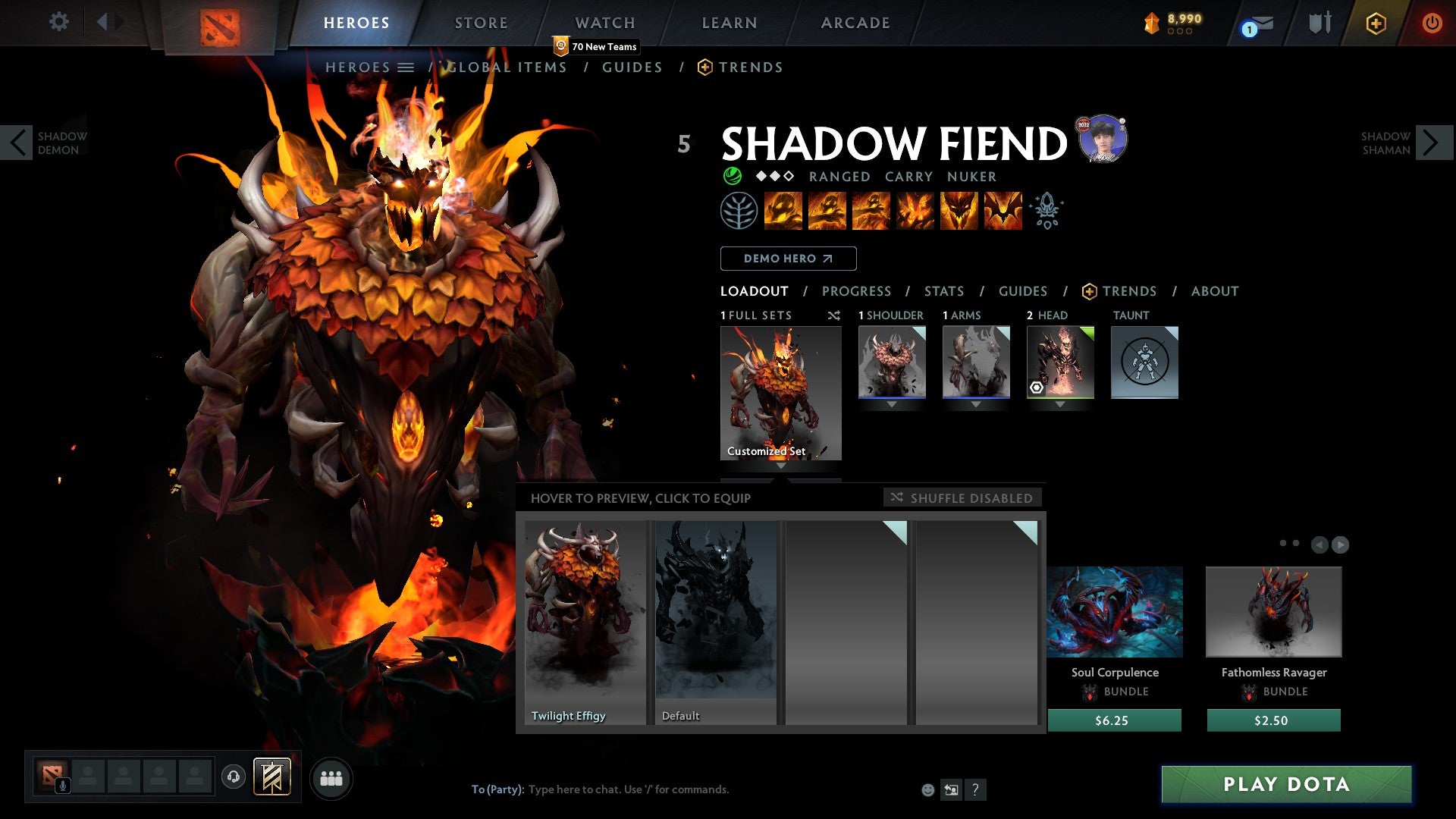
Task: Mute the party microphone icon
Action: [62, 786]
